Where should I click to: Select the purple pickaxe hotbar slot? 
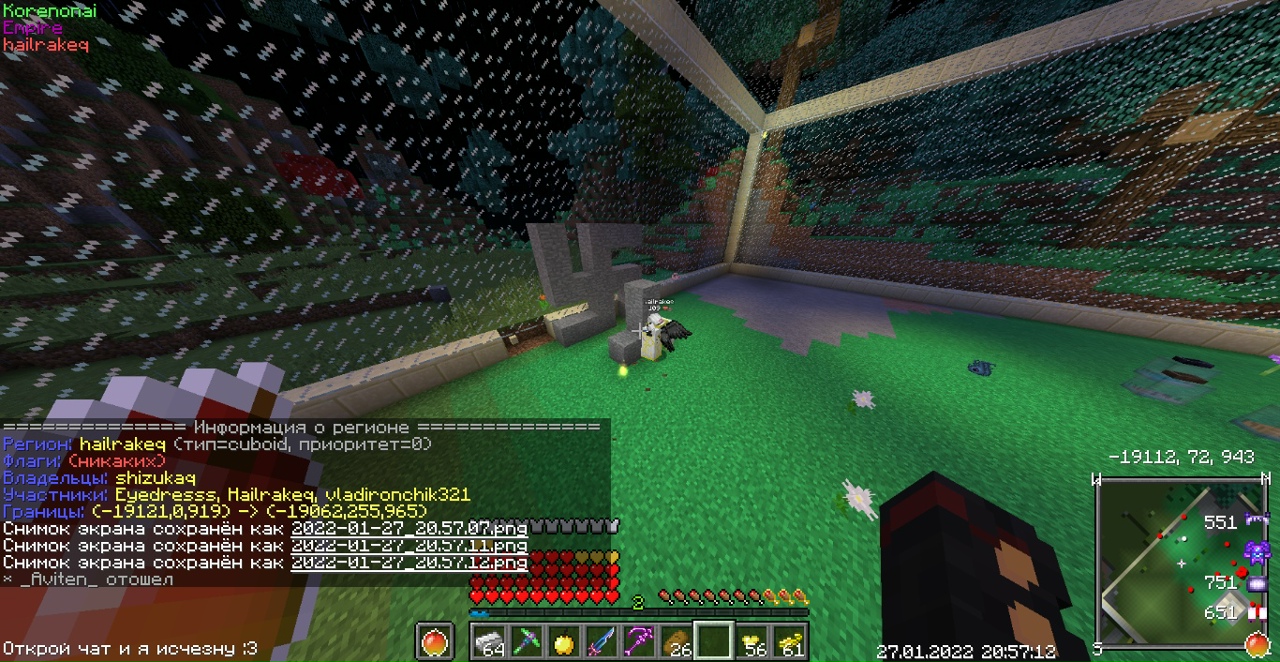pos(638,642)
